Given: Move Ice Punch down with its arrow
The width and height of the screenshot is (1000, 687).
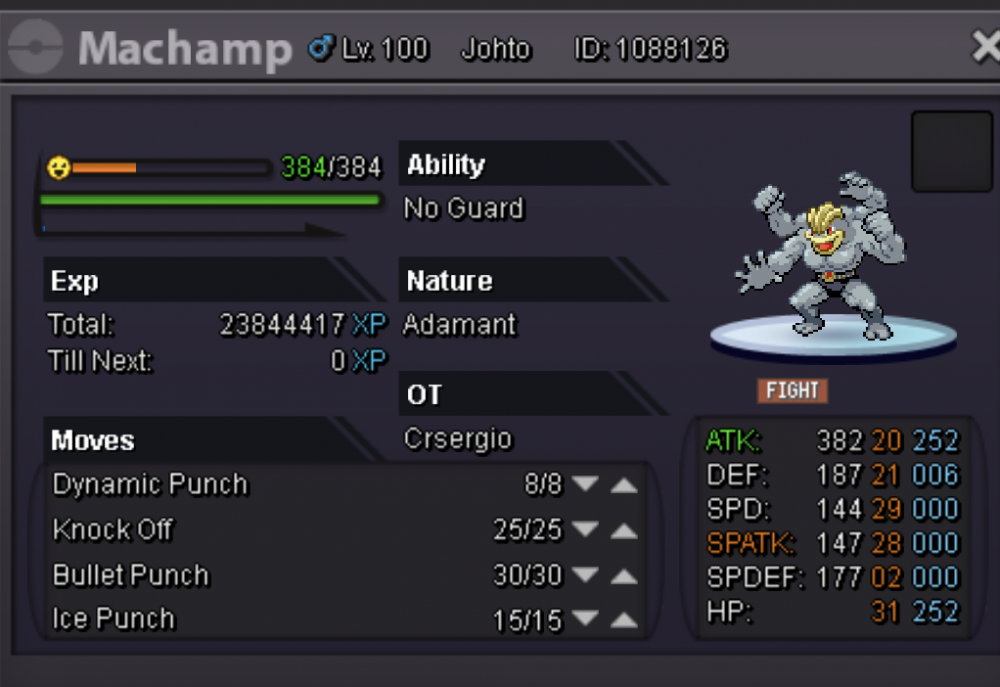Looking at the screenshot, I should click(586, 621).
